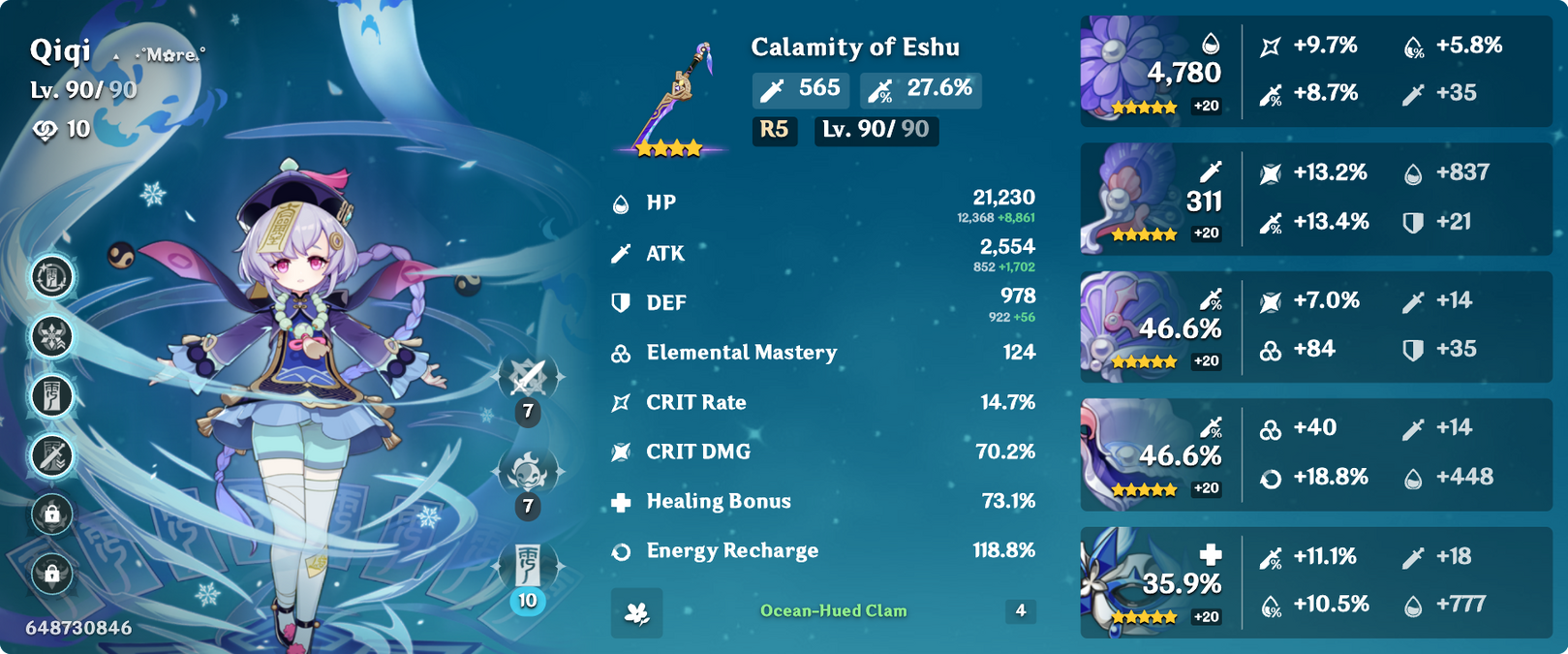
Task: Open the flower artifact with 4,780 HP
Action: [1131, 70]
